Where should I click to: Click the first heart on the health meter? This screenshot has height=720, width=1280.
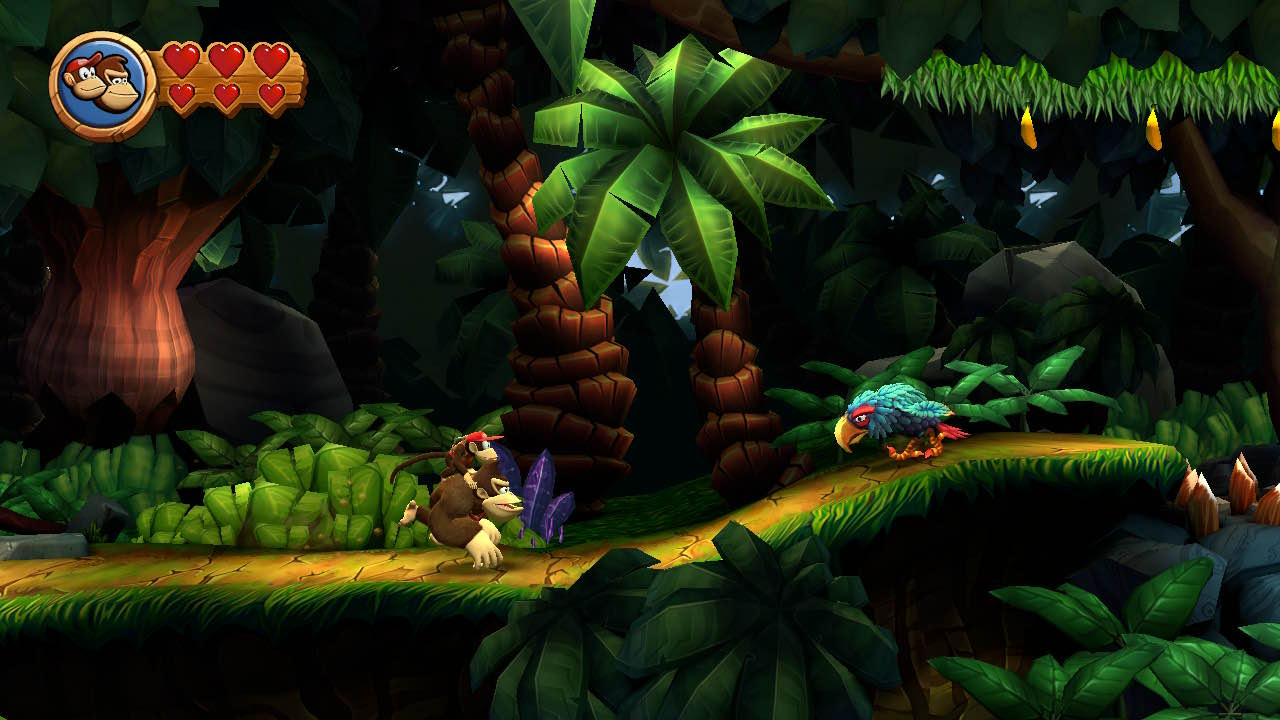[181, 60]
